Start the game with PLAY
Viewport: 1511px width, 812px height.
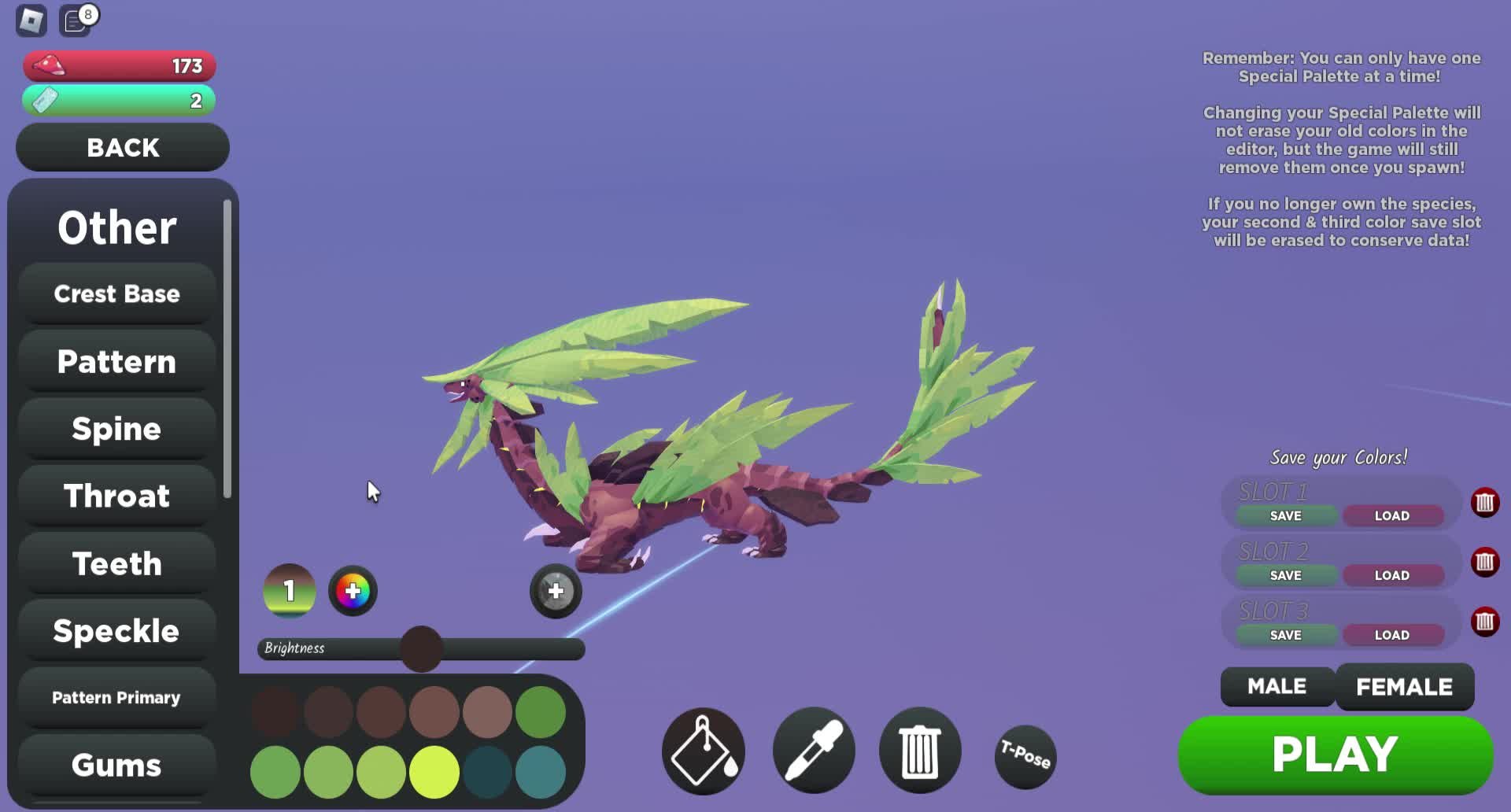pyautogui.click(x=1335, y=755)
